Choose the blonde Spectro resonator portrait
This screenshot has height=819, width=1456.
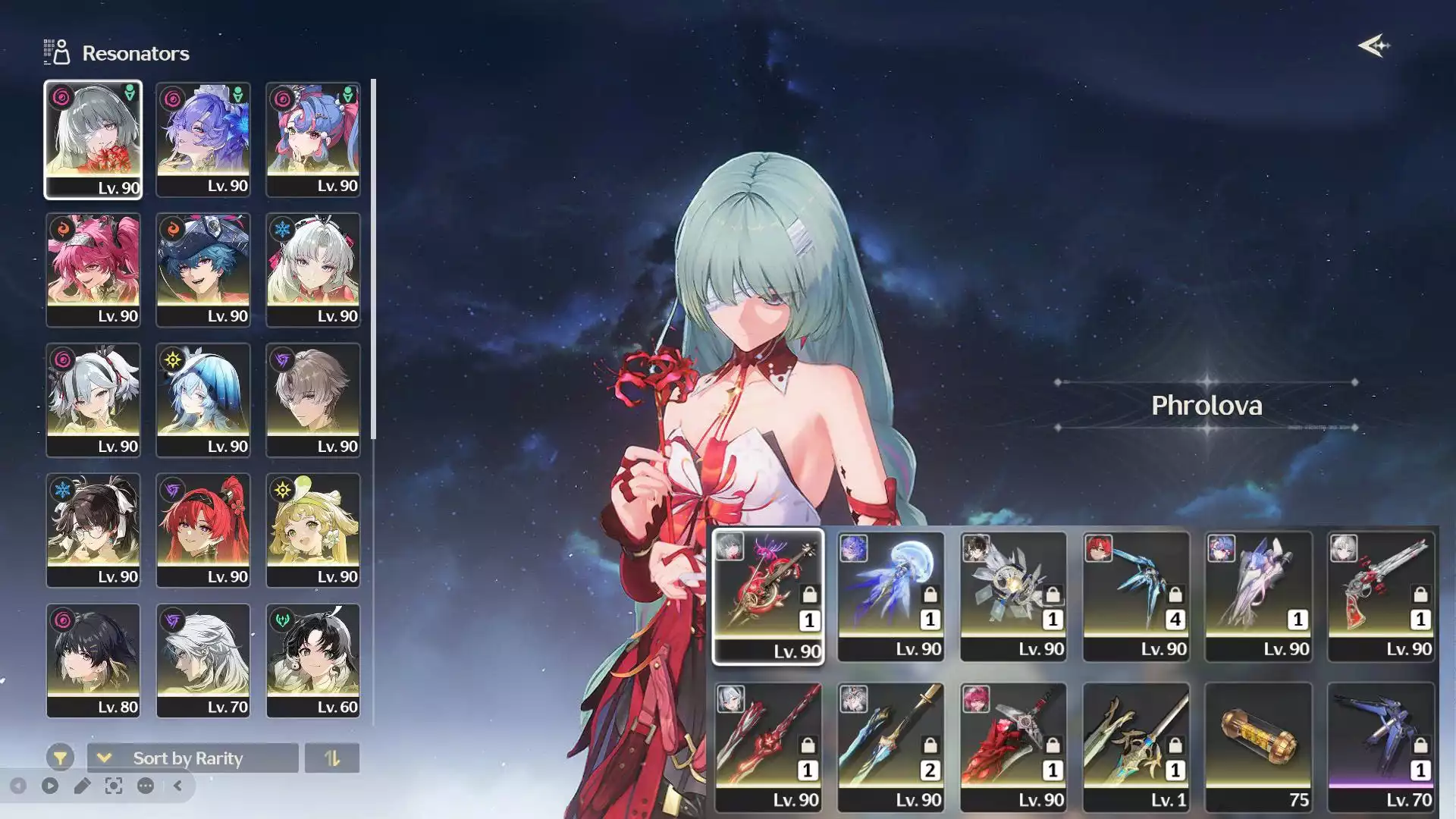[x=312, y=530]
